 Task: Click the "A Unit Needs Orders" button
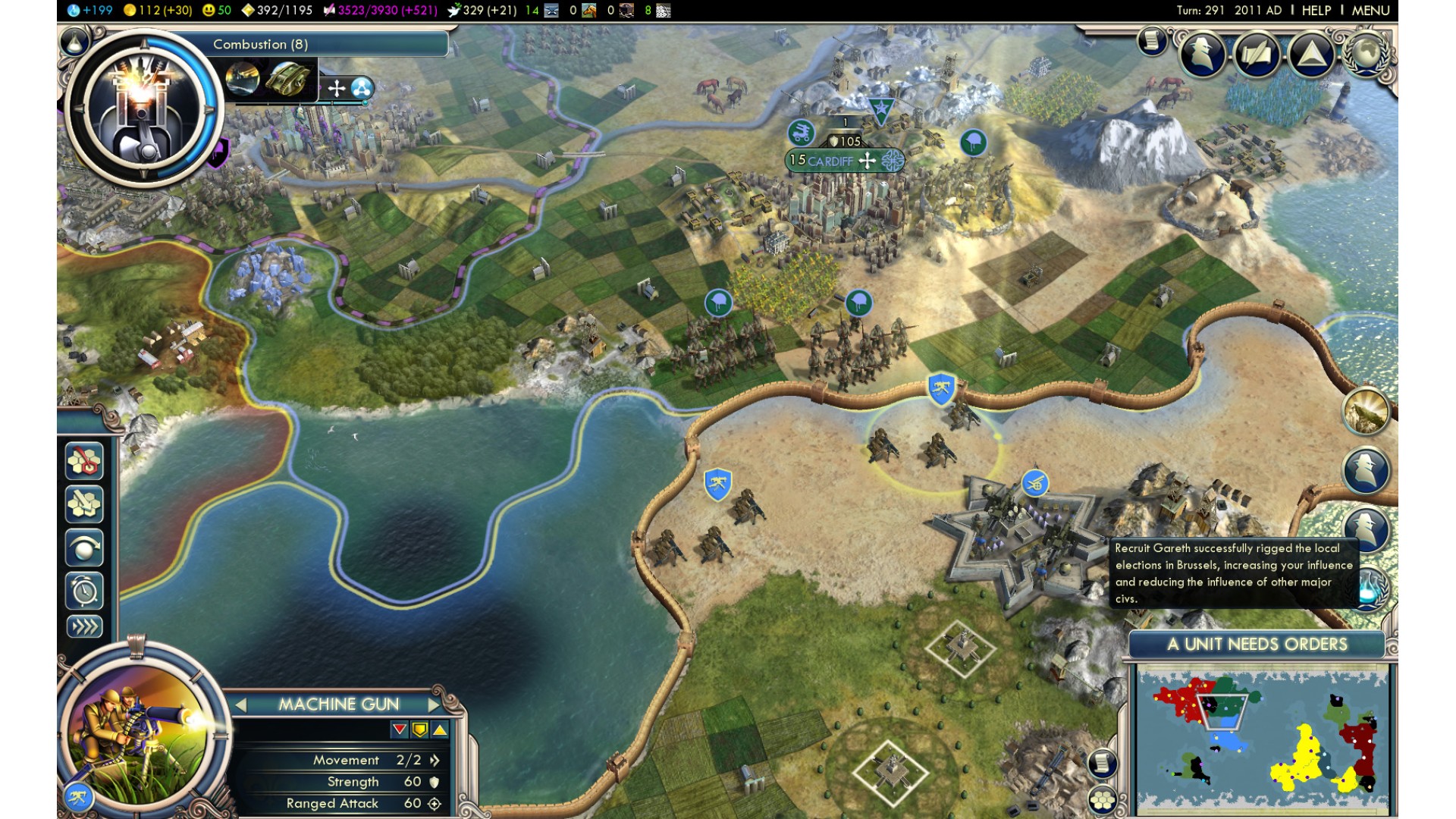coord(1257,645)
